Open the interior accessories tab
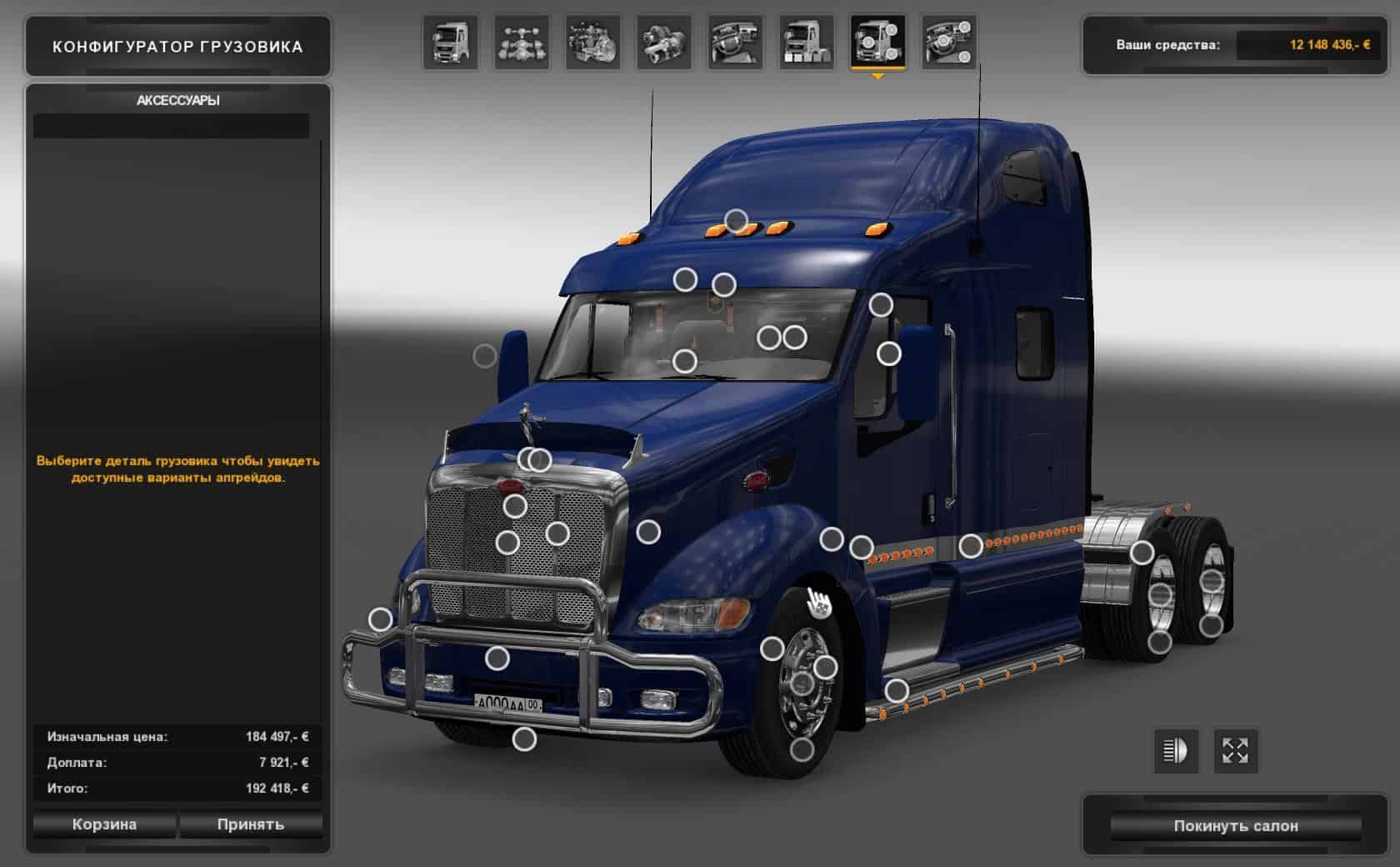This screenshot has height=867, width=1400. [x=949, y=43]
